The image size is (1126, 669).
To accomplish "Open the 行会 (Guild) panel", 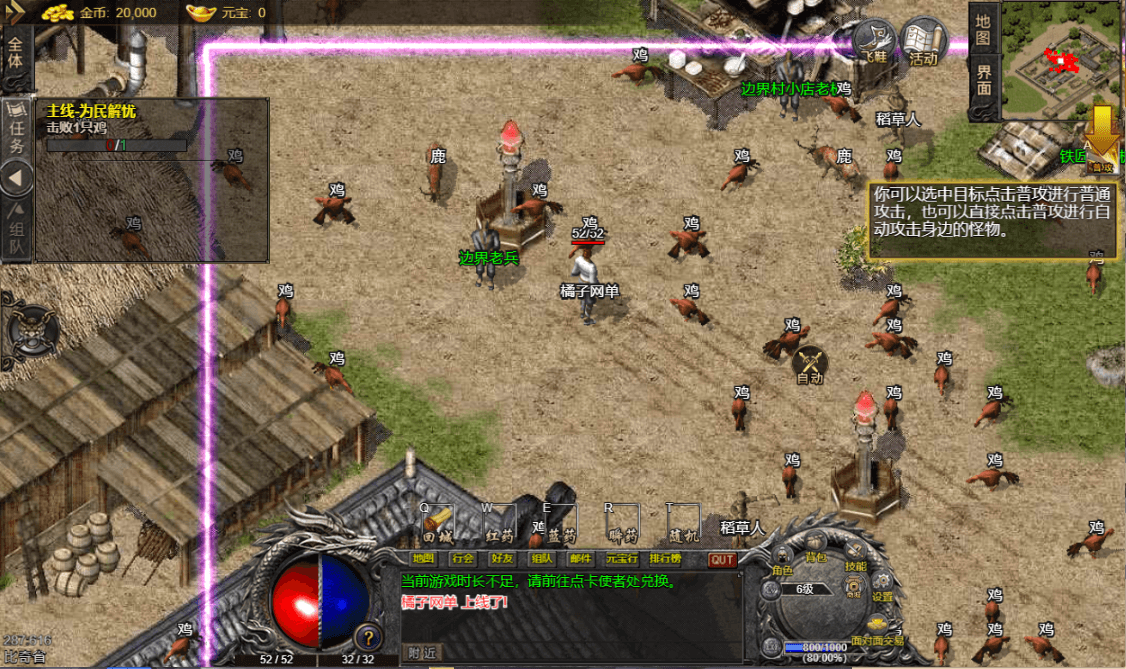I will pos(462,559).
